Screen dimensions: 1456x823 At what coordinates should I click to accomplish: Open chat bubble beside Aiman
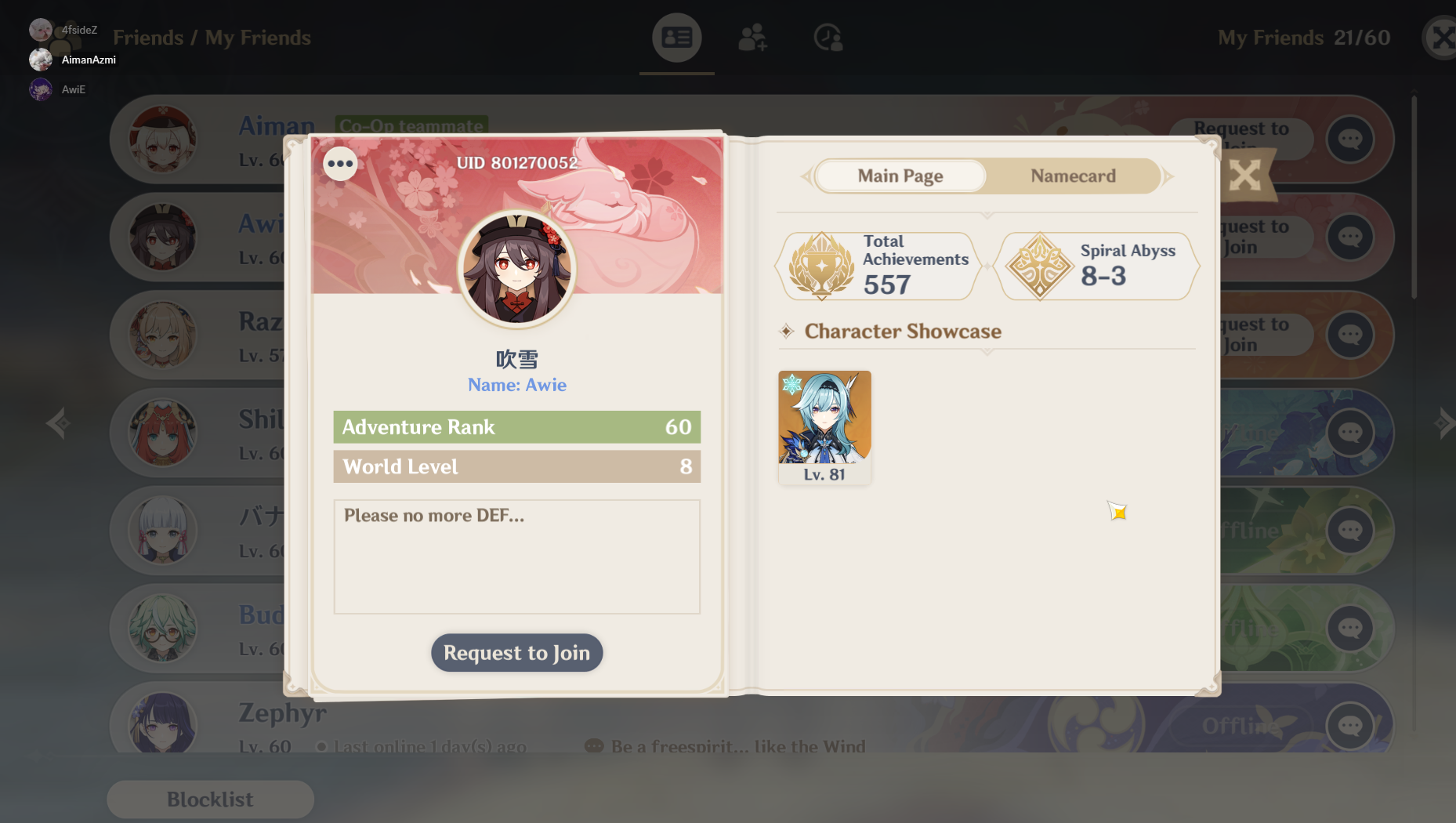click(x=1350, y=140)
